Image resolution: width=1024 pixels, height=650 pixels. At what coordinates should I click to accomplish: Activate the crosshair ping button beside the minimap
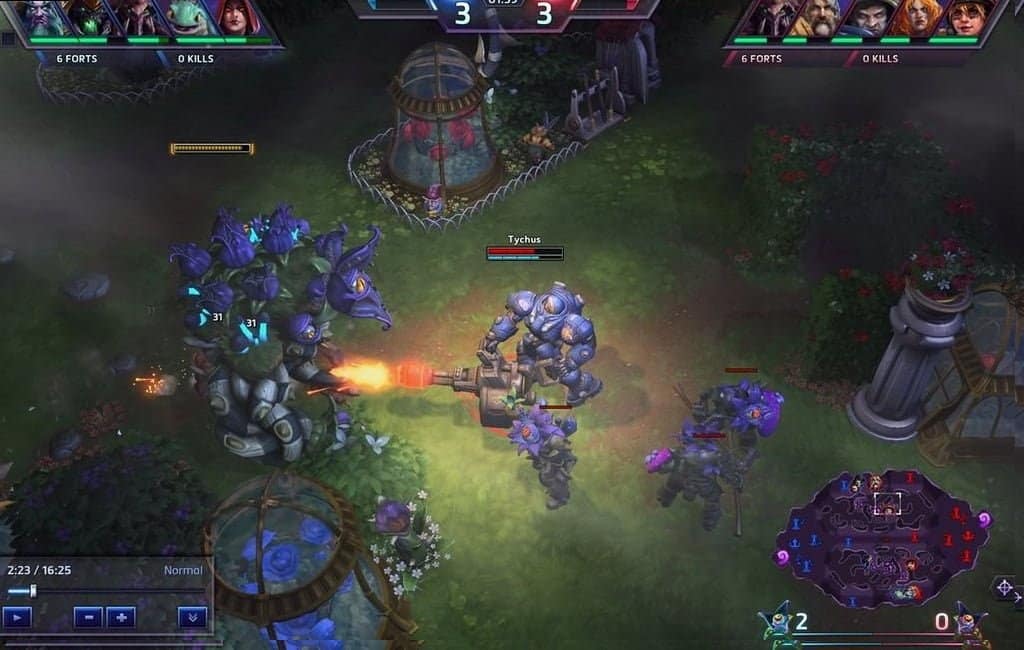(1005, 588)
